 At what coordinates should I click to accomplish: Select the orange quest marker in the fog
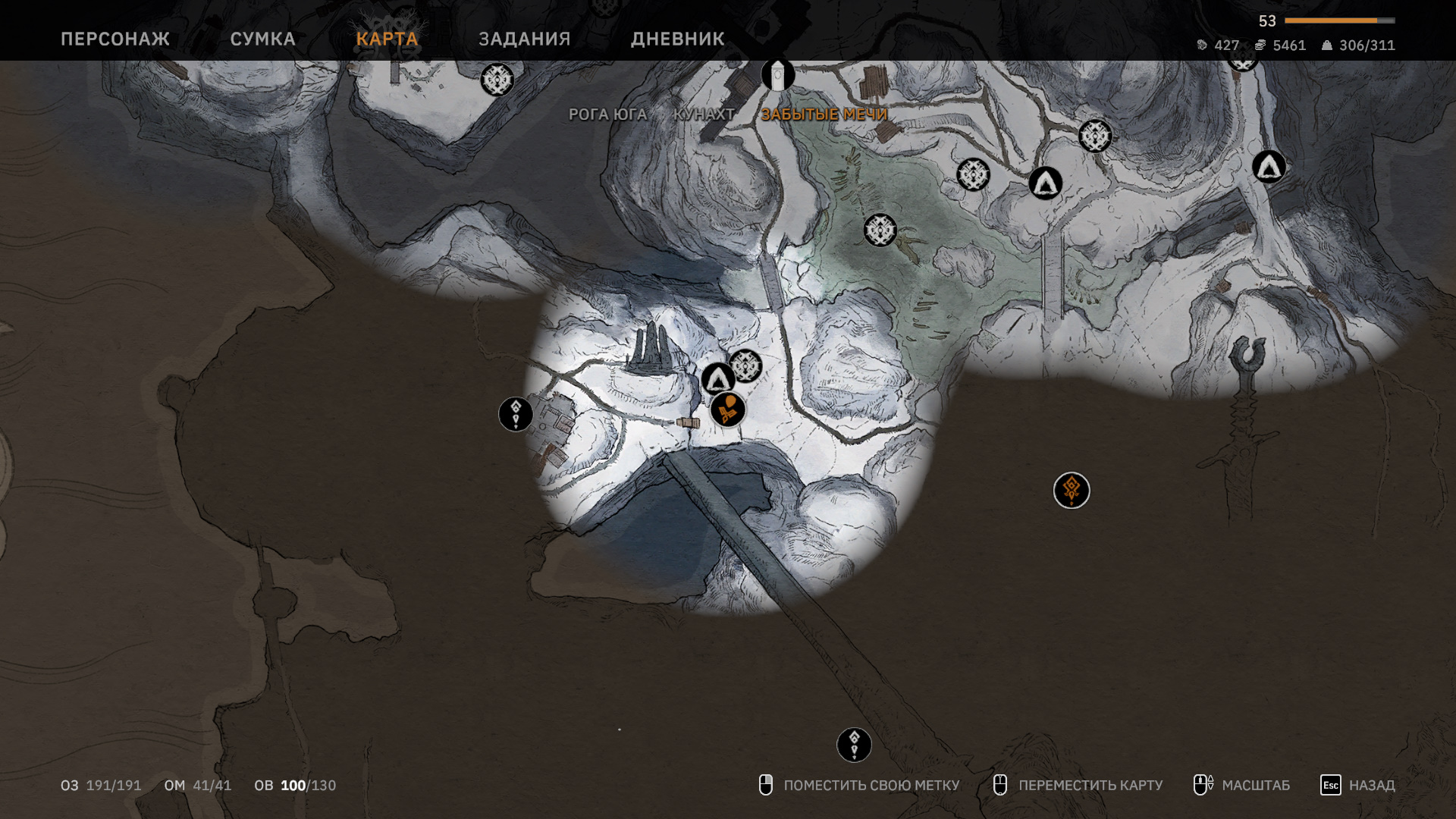tap(1071, 491)
